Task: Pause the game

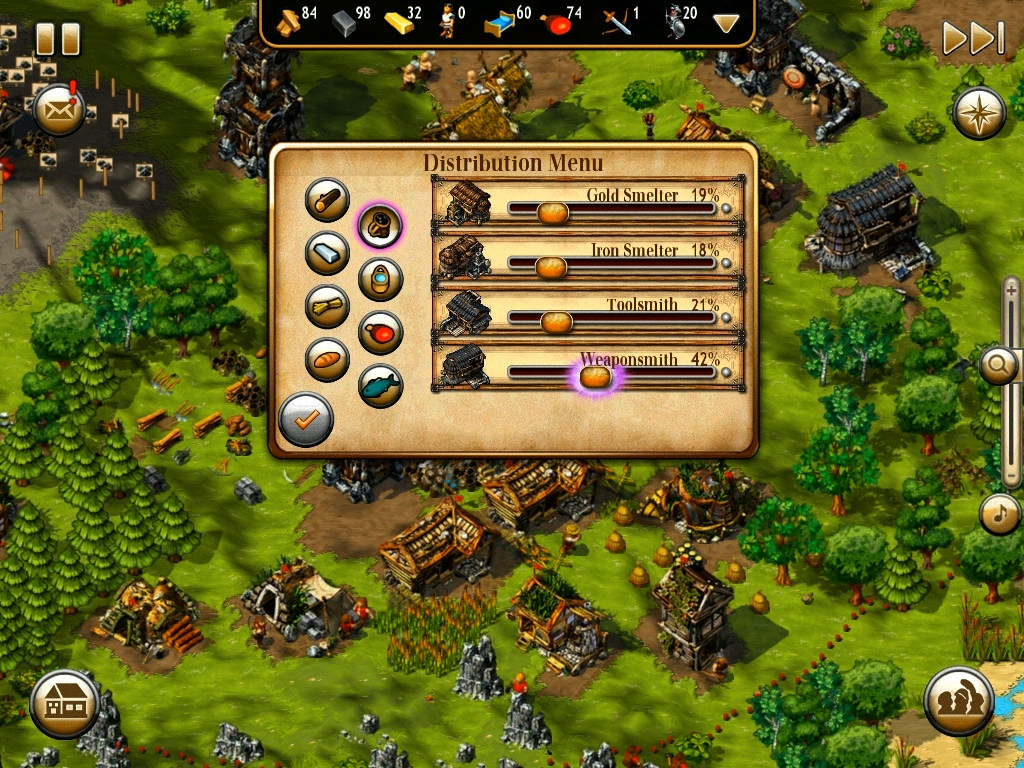Action: tap(57, 39)
